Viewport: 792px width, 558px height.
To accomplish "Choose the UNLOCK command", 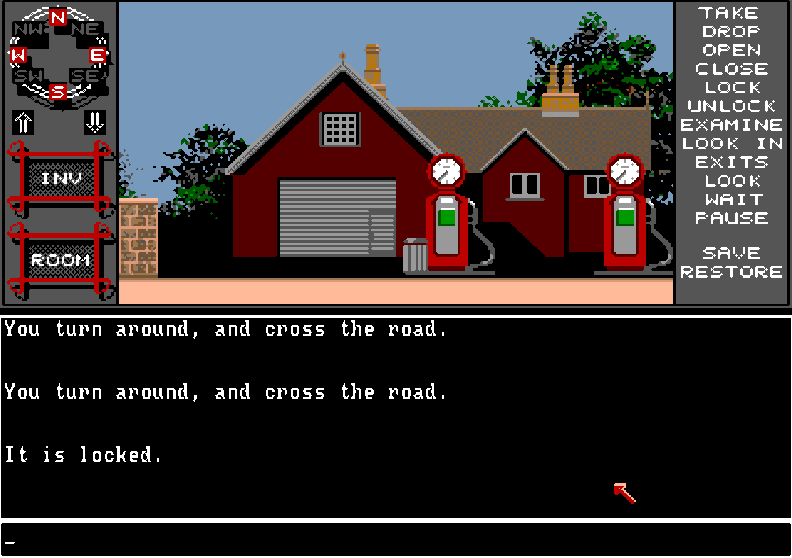I will pos(731,106).
